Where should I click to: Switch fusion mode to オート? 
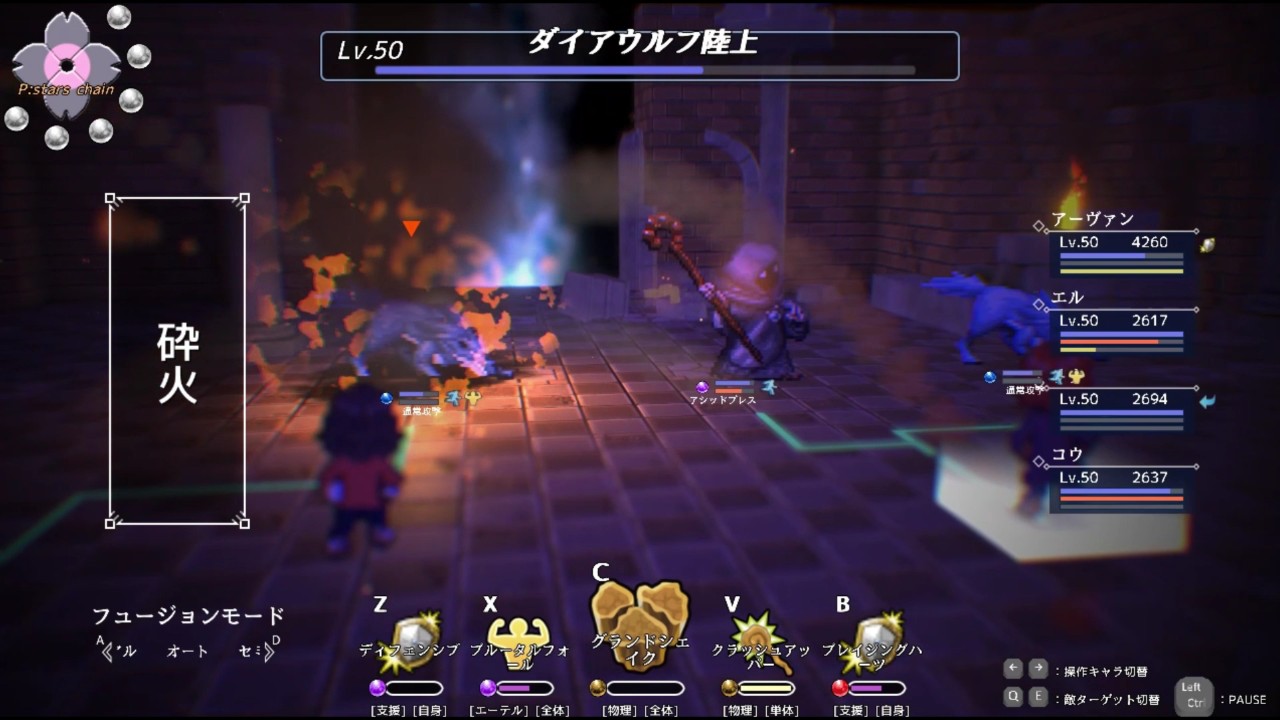click(188, 651)
